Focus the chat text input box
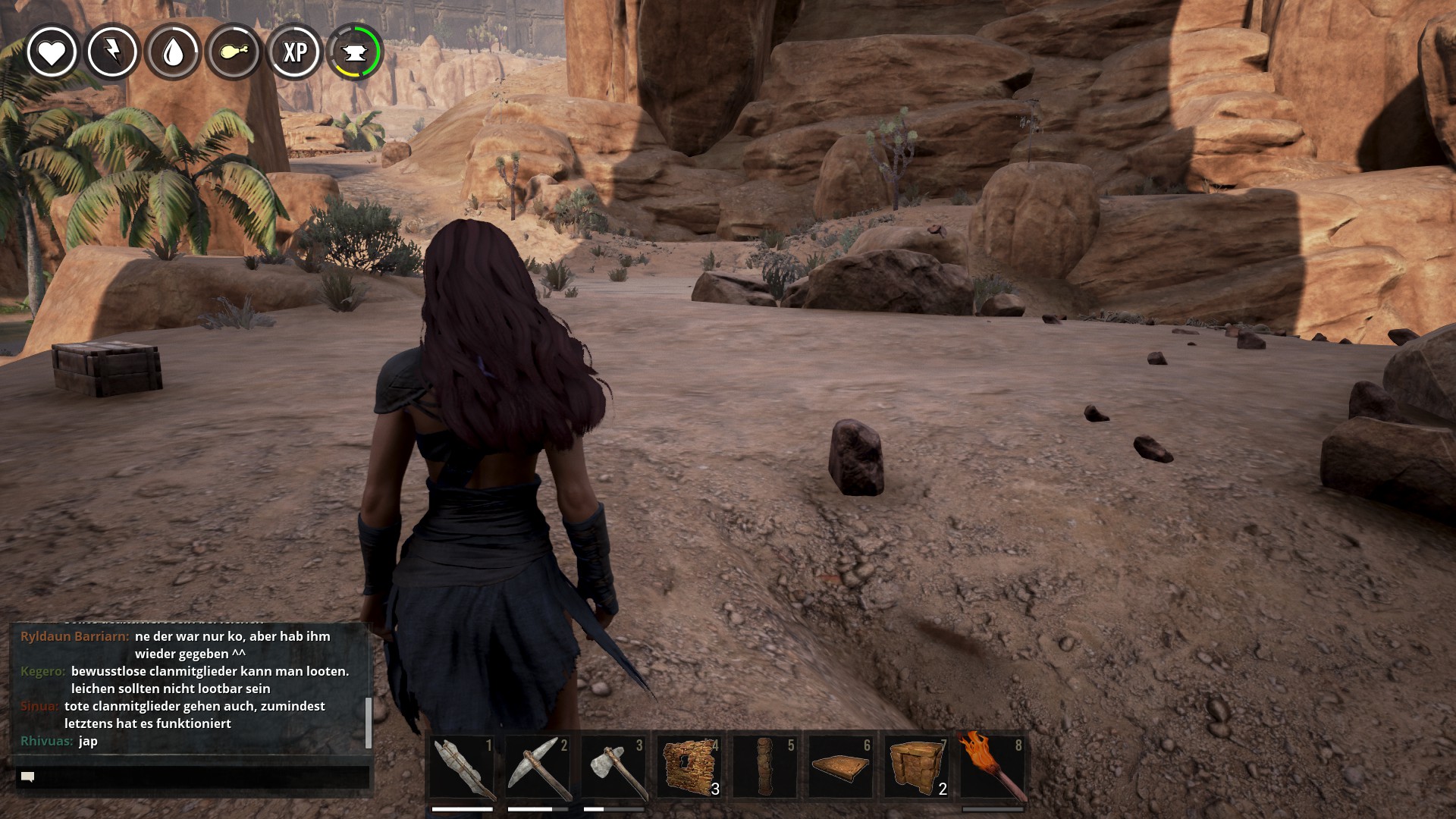This screenshot has width=1456, height=819. coord(193,777)
